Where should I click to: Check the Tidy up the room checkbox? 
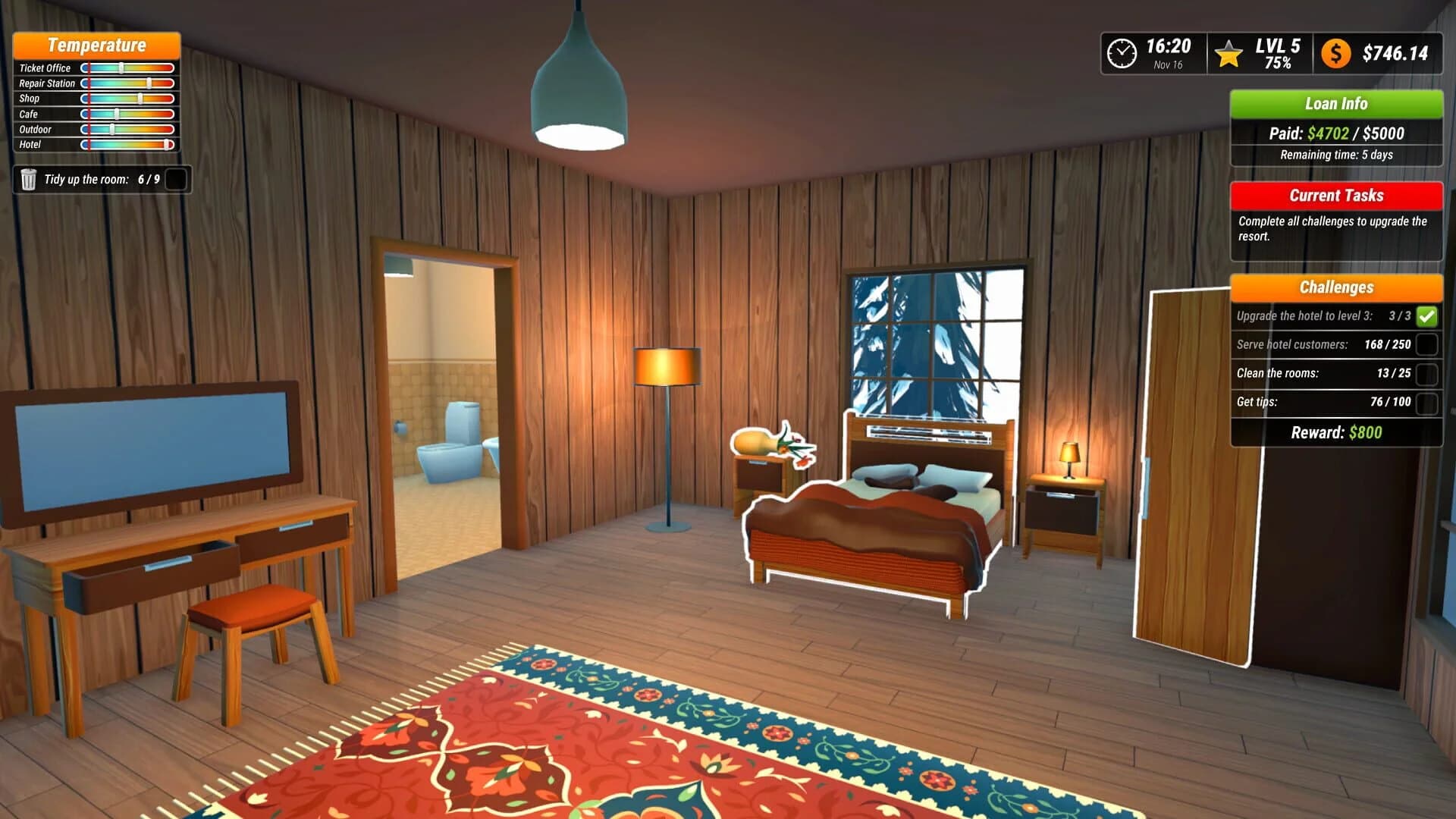[175, 180]
